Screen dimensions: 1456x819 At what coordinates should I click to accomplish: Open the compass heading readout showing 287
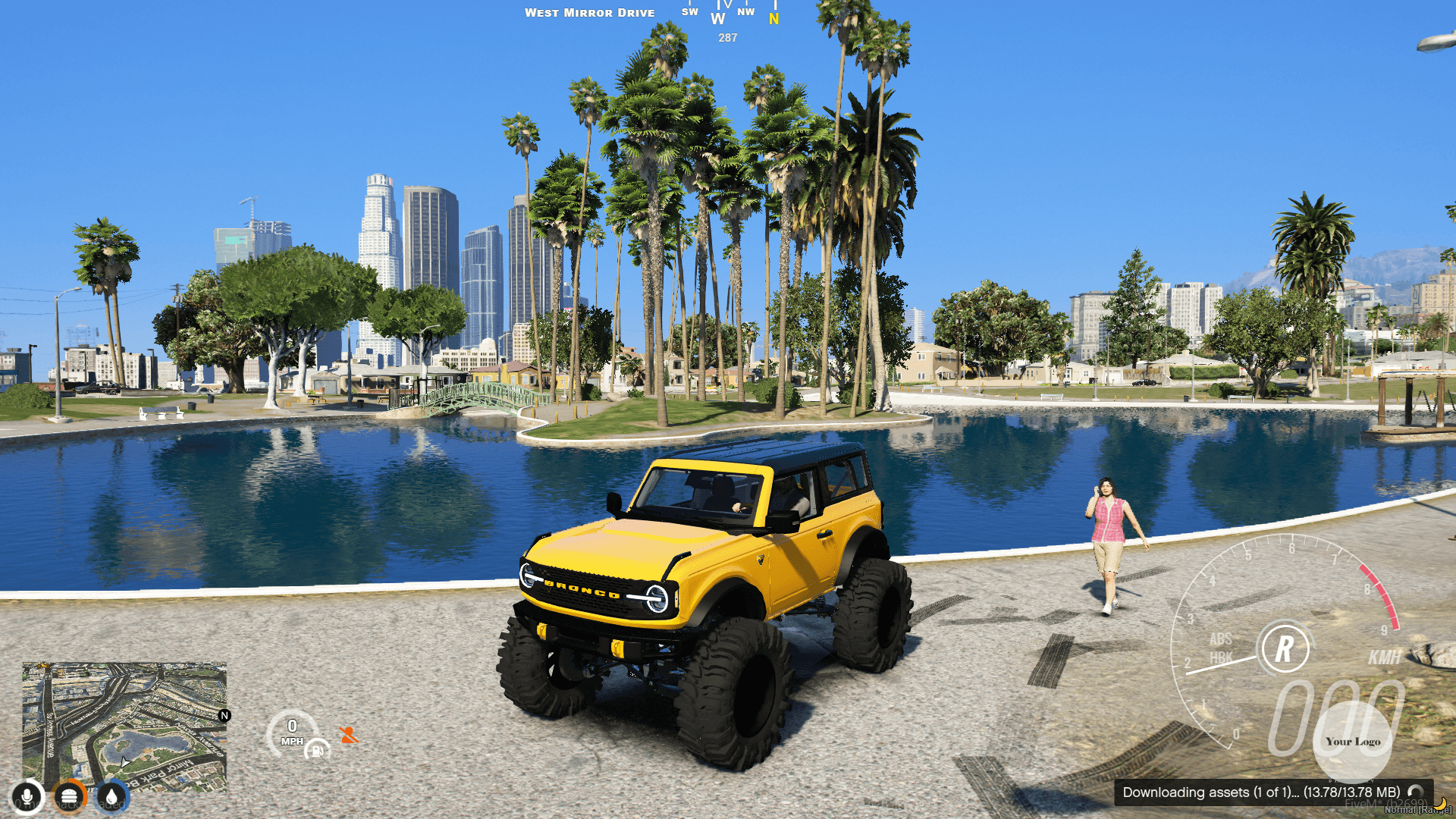[x=727, y=37]
